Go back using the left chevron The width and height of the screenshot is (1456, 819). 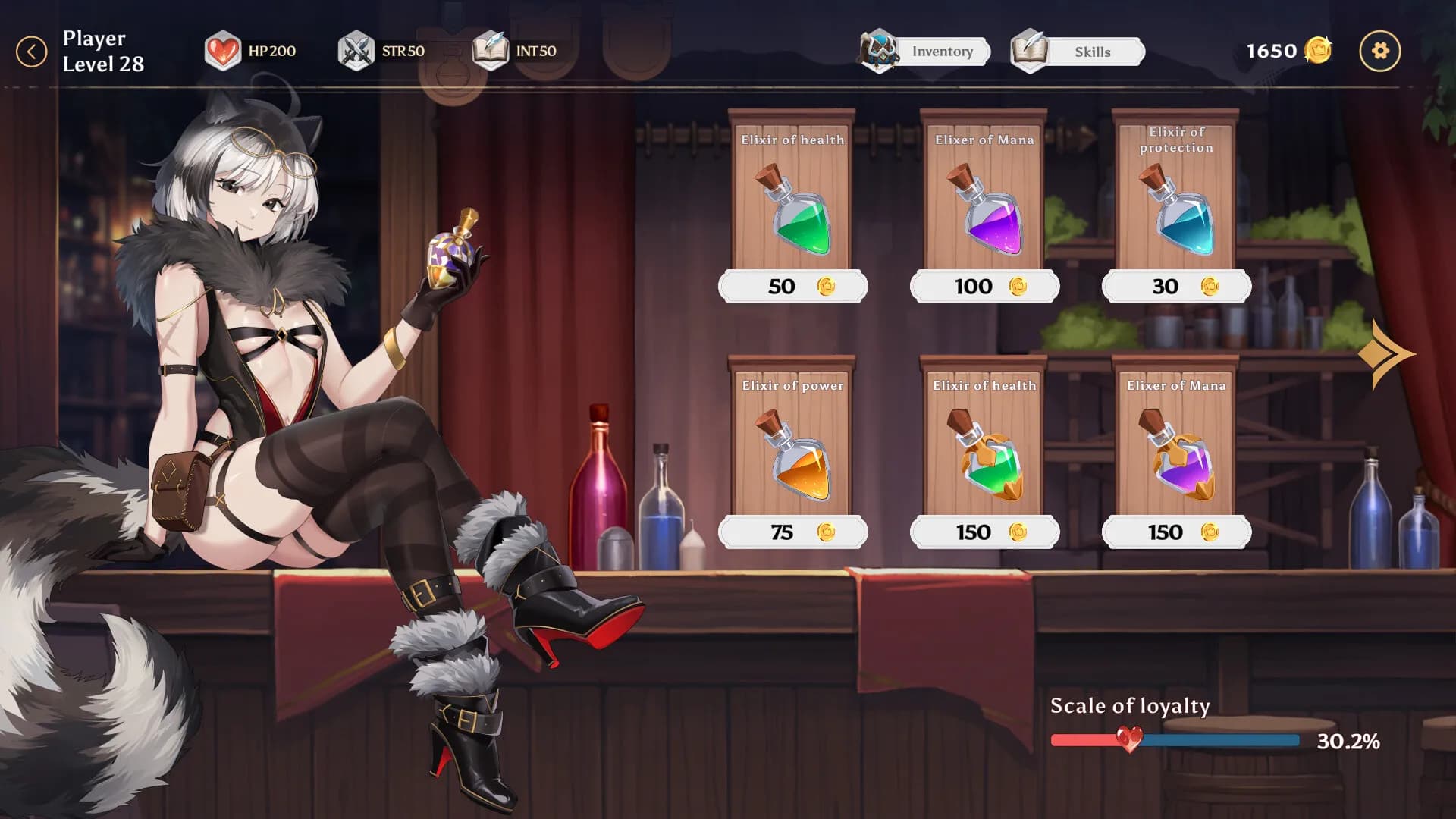click(x=31, y=50)
